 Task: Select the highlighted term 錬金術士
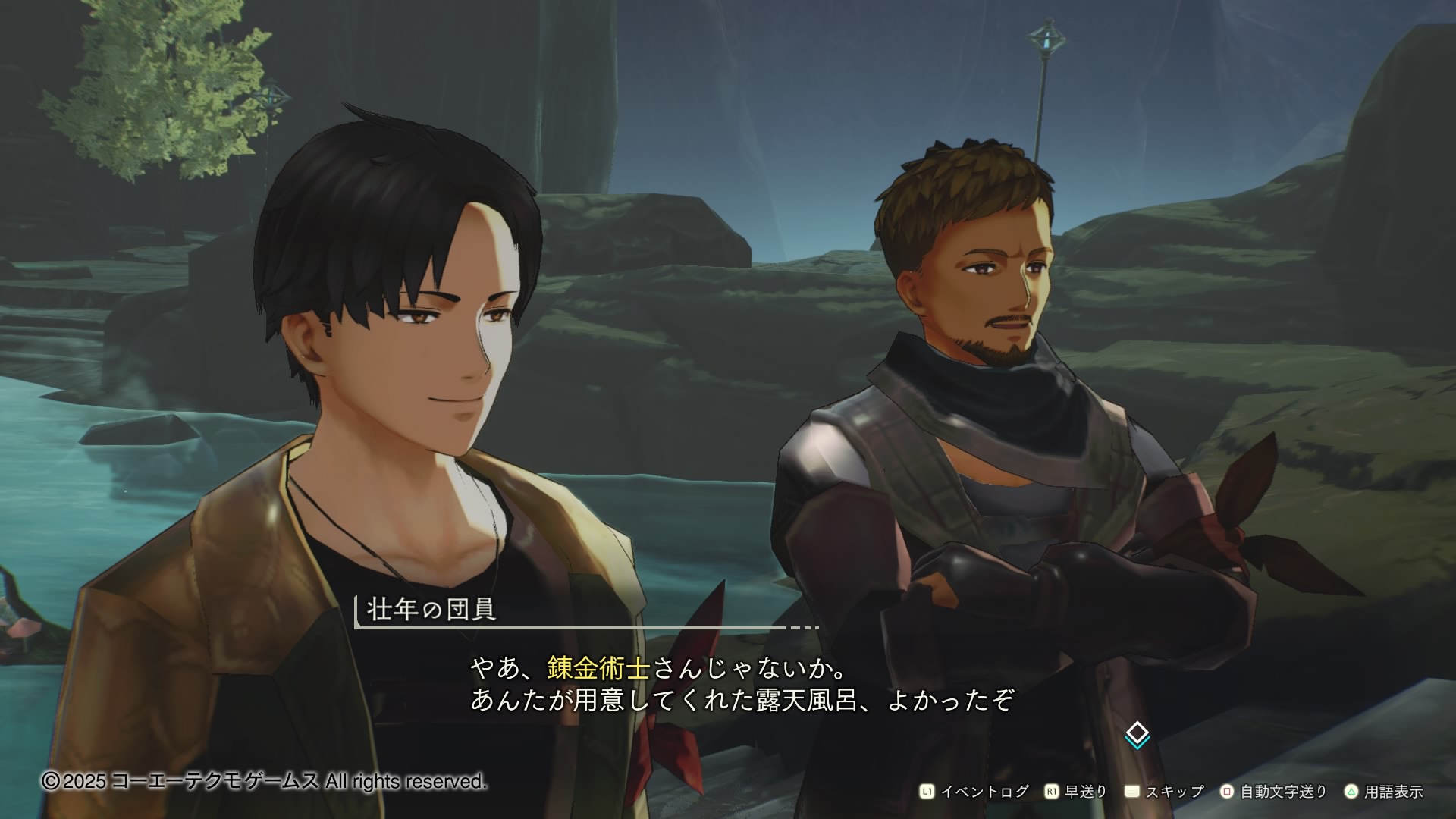click(x=598, y=668)
